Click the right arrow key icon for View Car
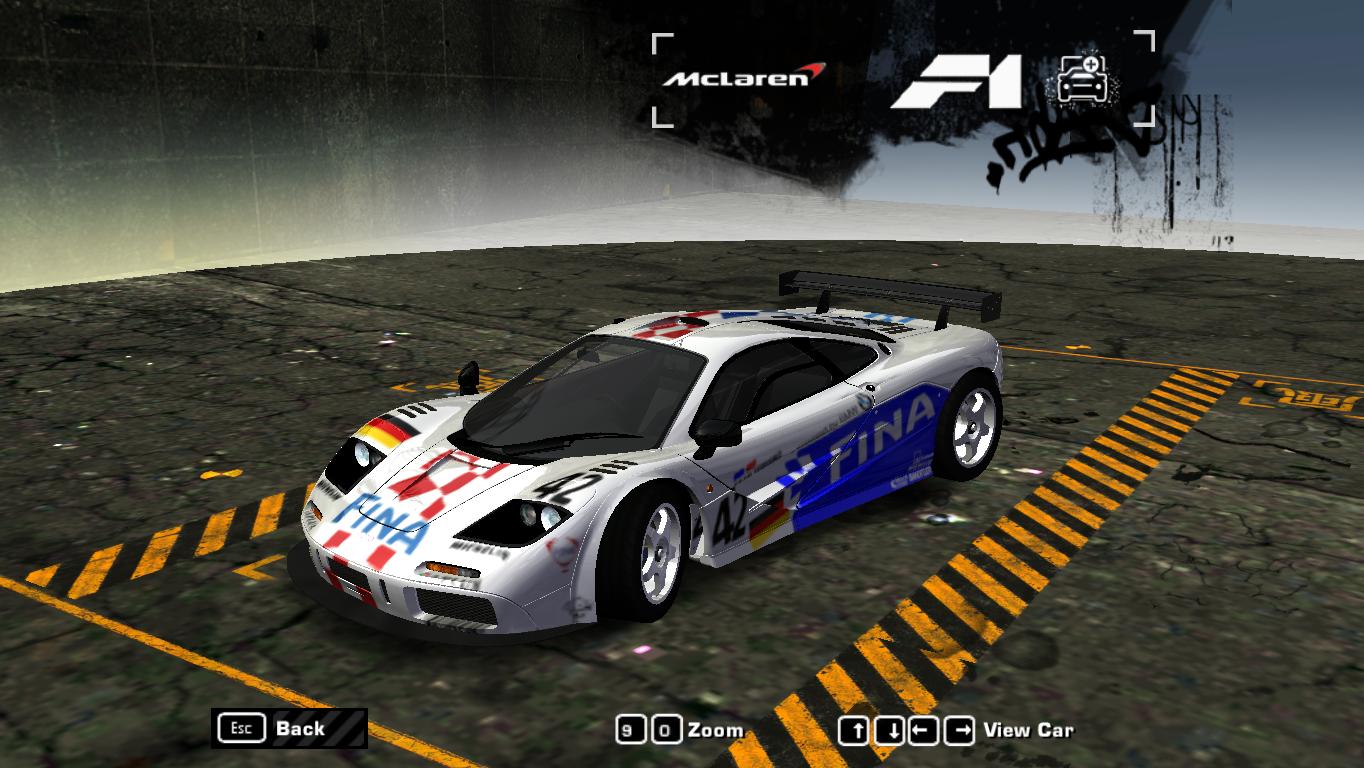The width and height of the screenshot is (1364, 768). tap(960, 729)
